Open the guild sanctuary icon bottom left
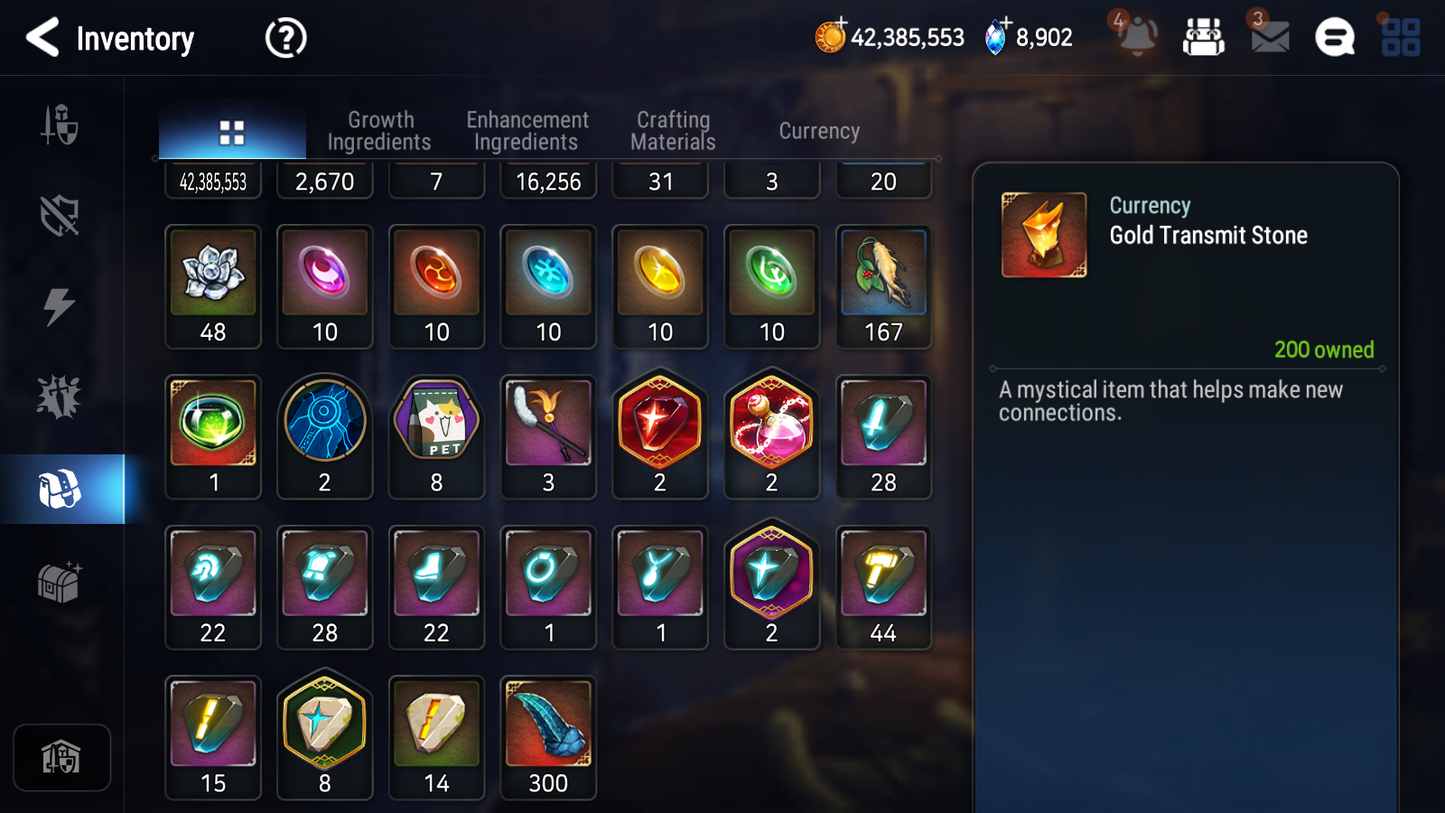The width and height of the screenshot is (1445, 813). pos(61,758)
